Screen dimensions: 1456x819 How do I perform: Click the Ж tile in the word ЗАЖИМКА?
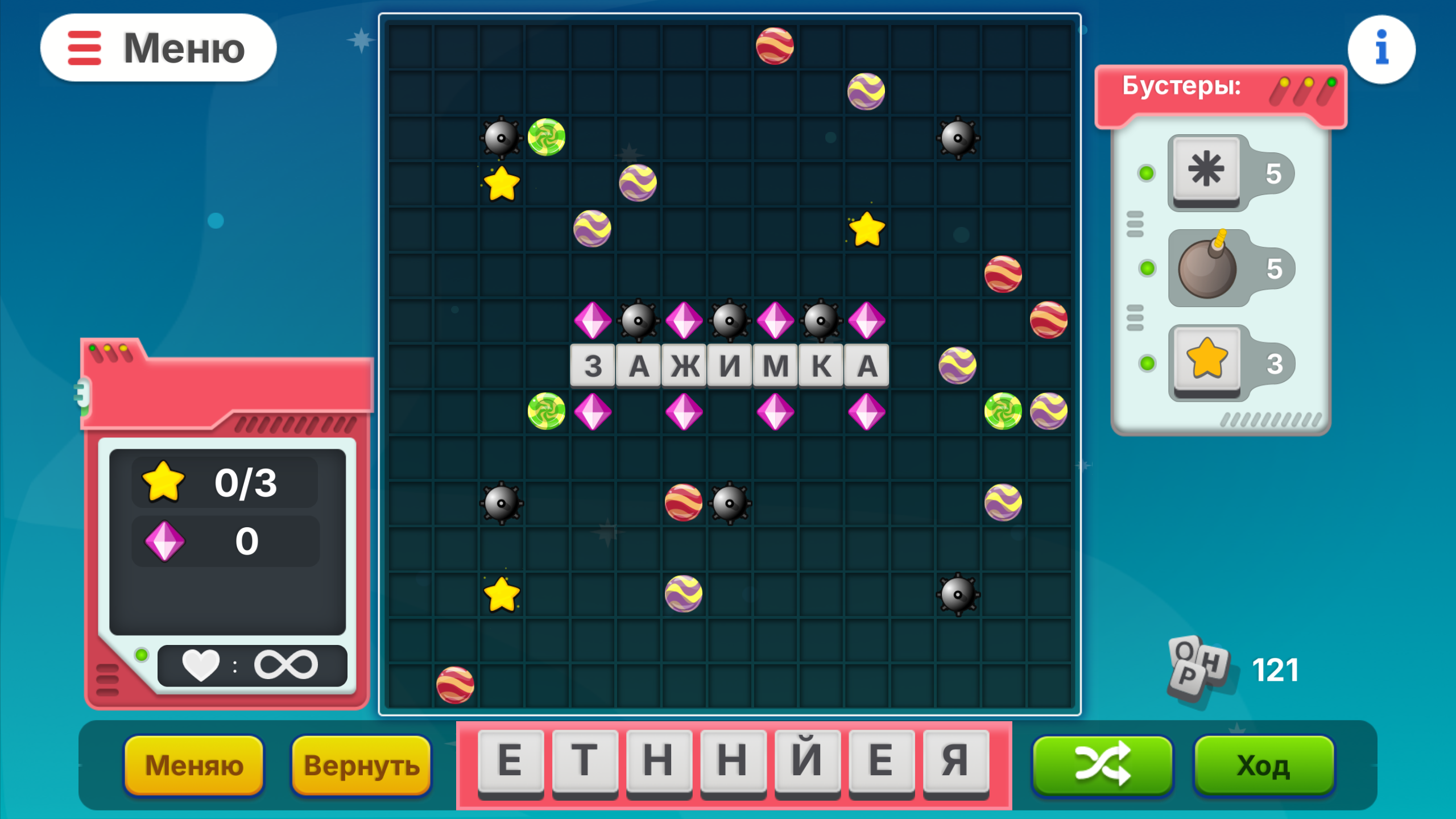pyautogui.click(x=684, y=367)
